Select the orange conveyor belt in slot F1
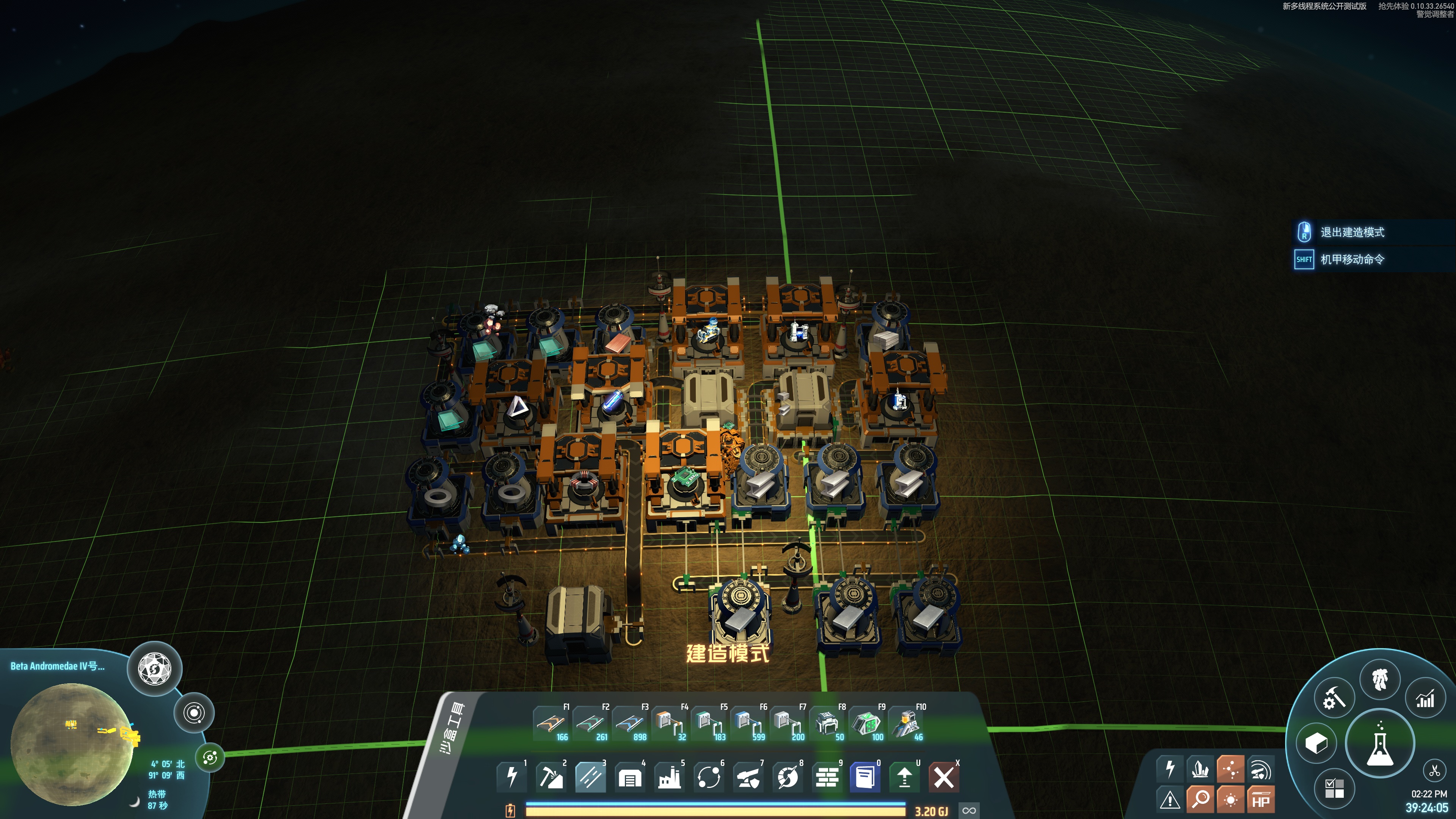 tap(552, 723)
